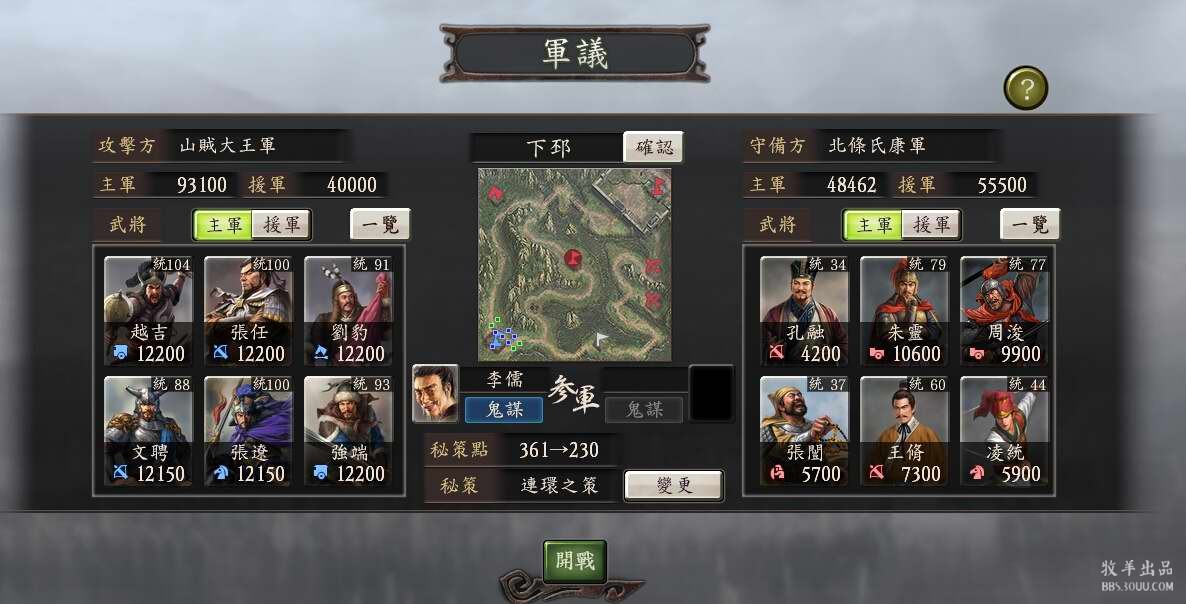The height and width of the screenshot is (604, 1186).
Task: Activate 李儒's blue 鬼謀 skill button
Action: 504,409
